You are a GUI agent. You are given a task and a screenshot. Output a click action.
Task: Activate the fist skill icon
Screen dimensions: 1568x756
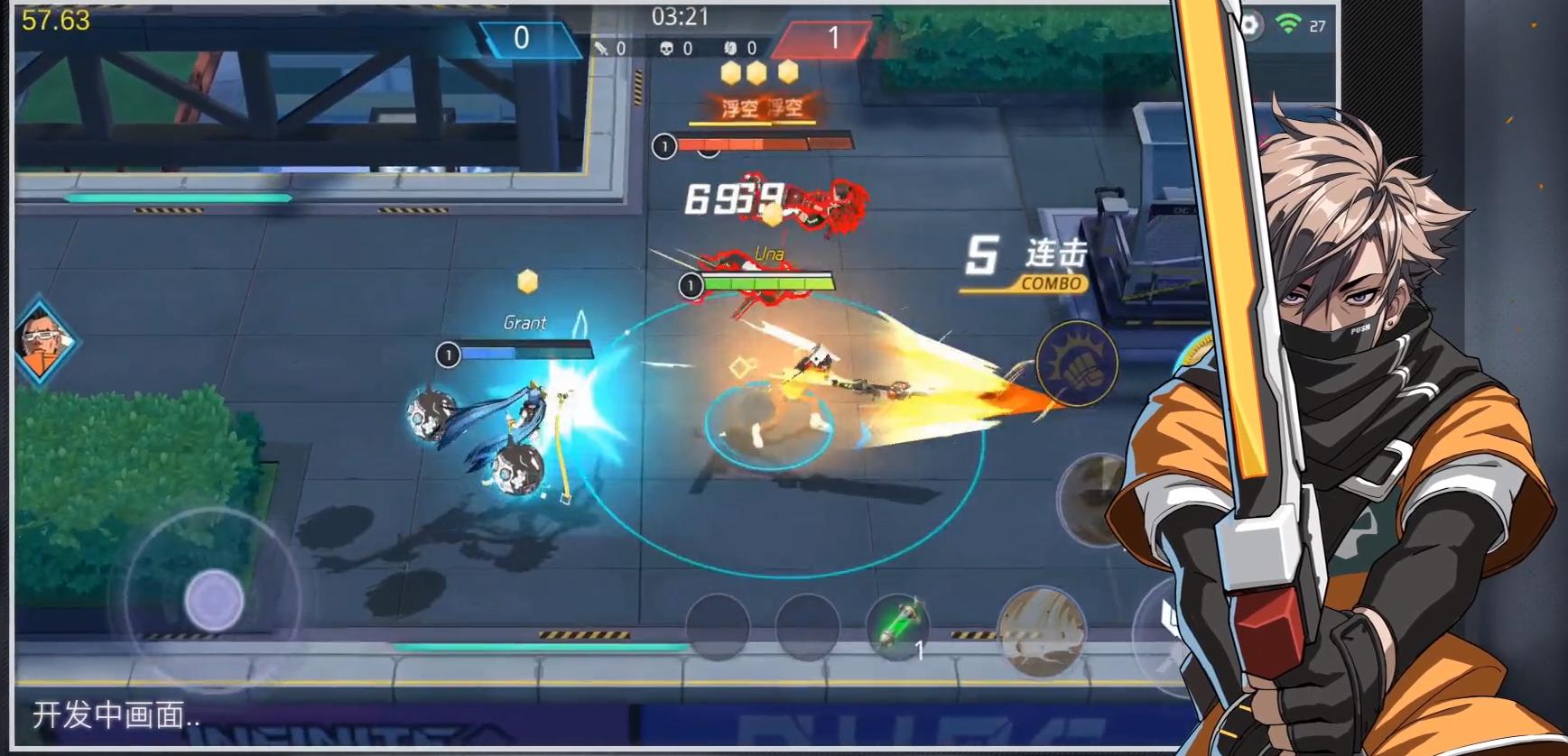tap(1076, 363)
